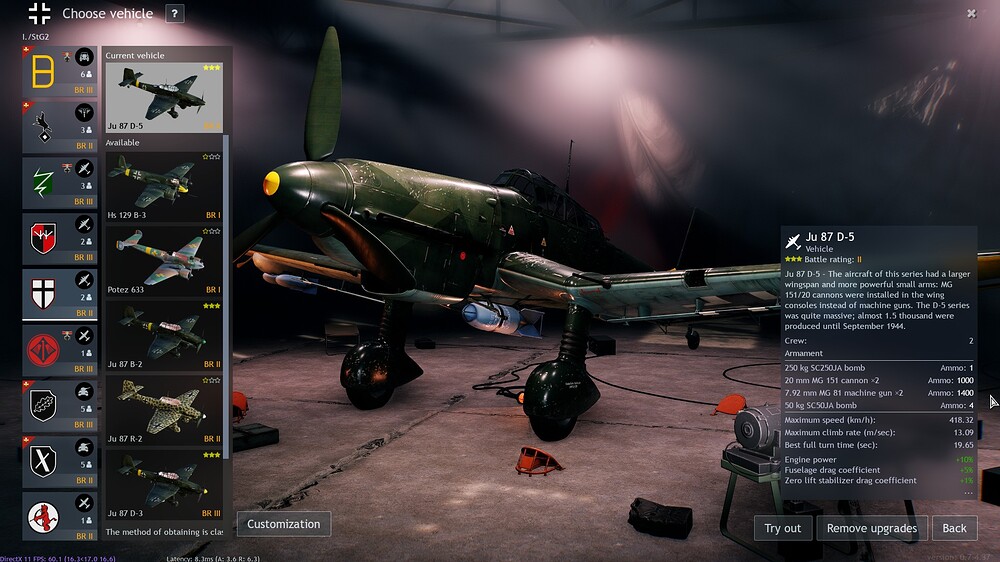Open the question mark help button
The image size is (1000, 562).
175,14
